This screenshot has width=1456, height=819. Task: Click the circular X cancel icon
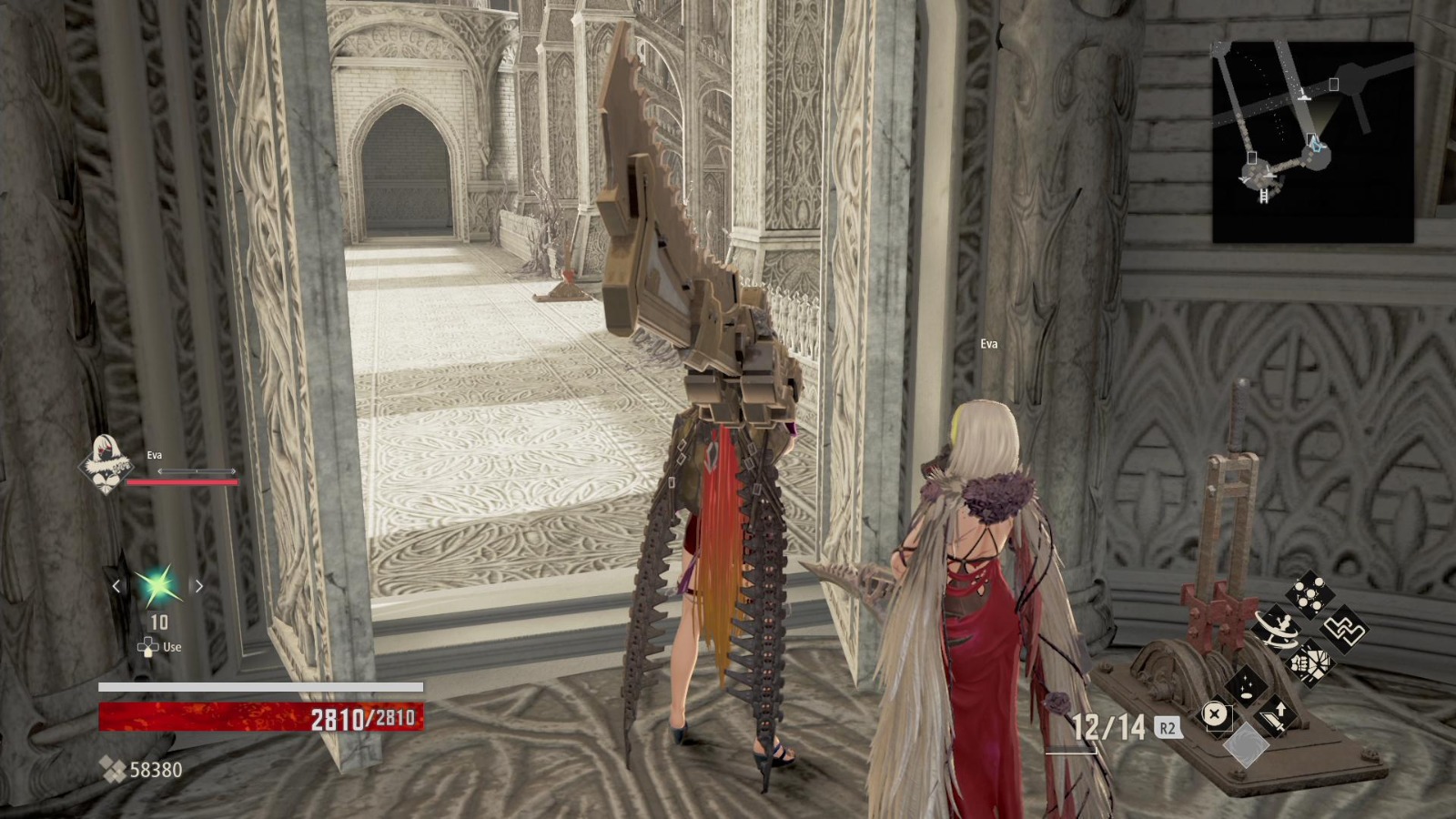tap(1215, 713)
